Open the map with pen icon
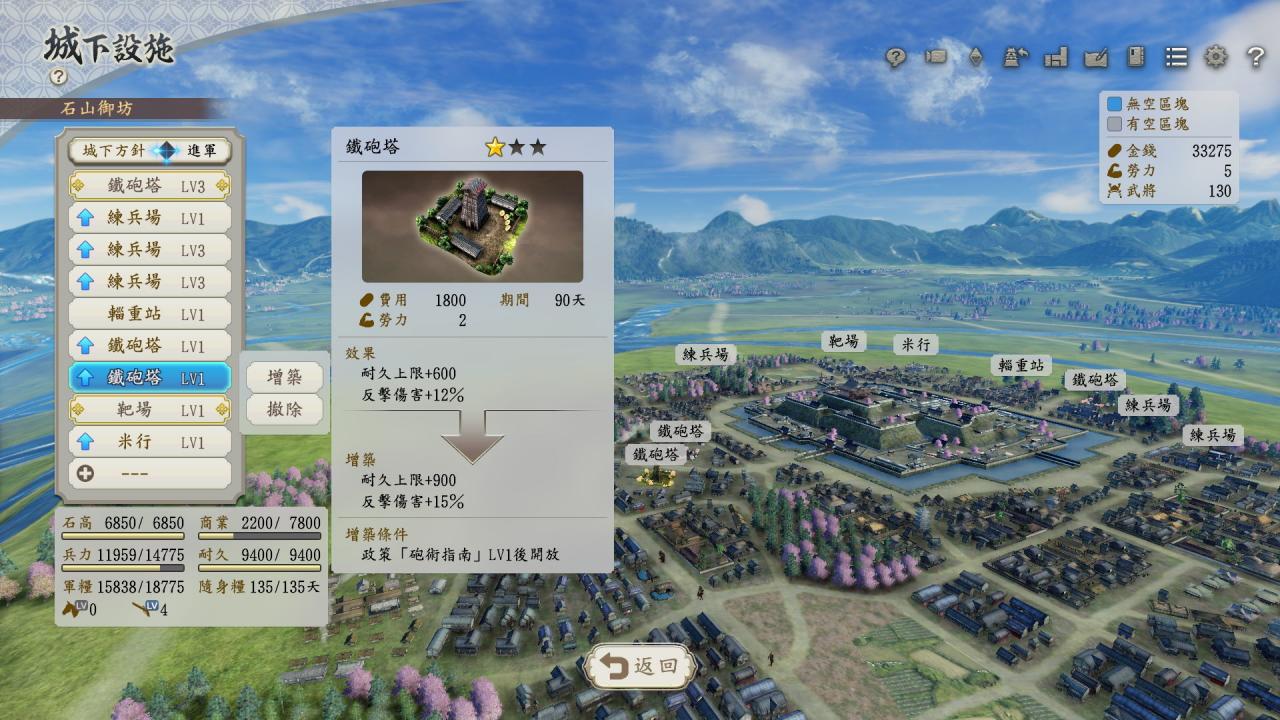 coord(1096,57)
